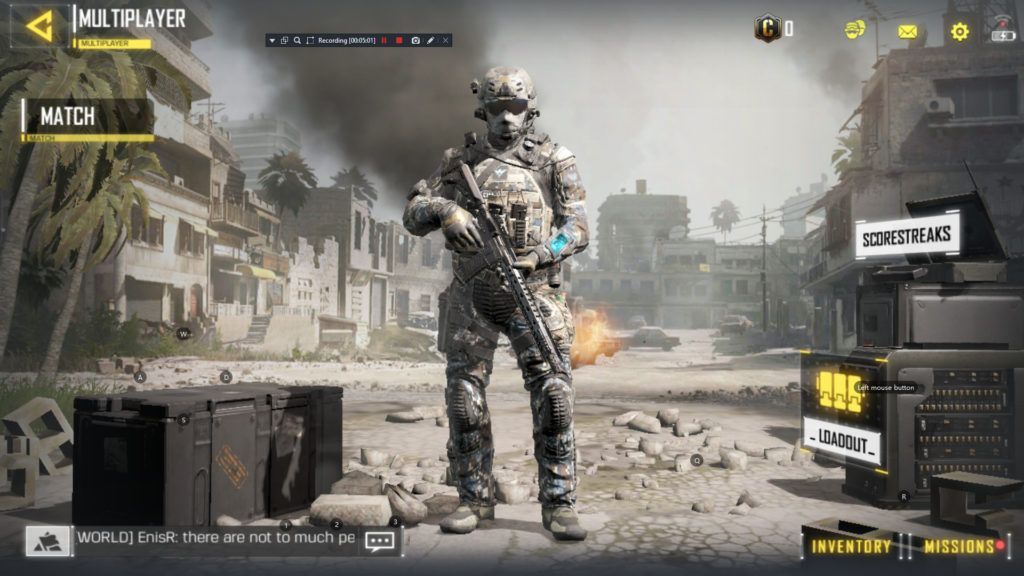Viewport: 1024px width, 576px height.
Task: Open the chat speech-bubble button
Action: [x=380, y=541]
